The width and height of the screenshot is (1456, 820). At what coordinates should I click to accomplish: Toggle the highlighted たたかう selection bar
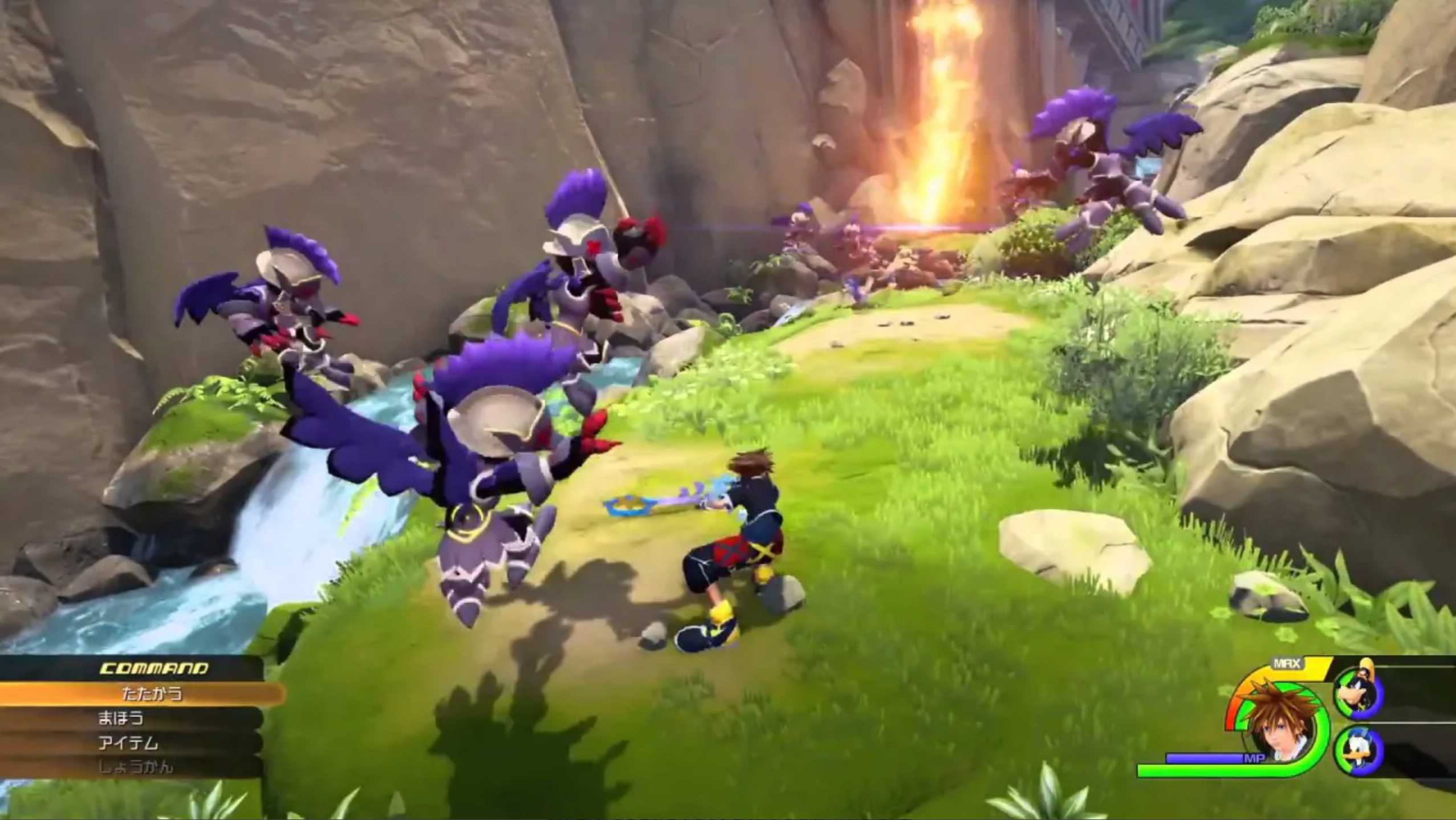152,695
